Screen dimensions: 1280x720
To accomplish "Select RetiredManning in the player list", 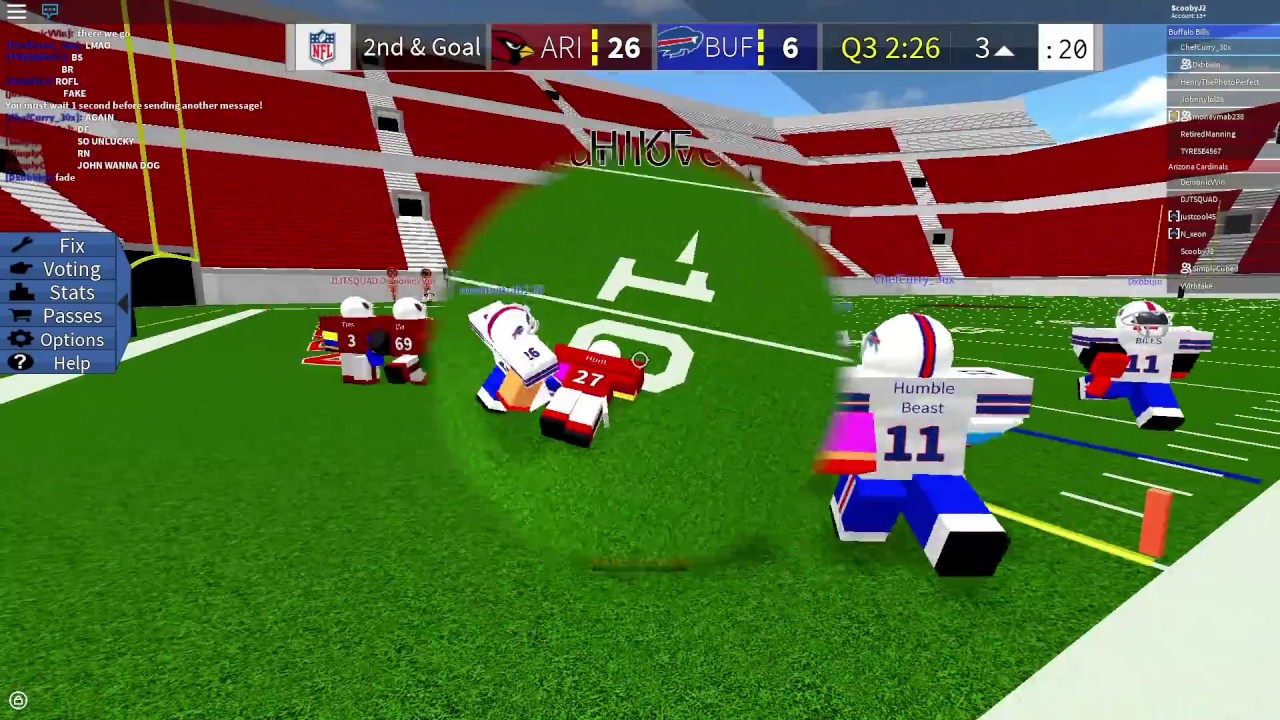I will tap(1207, 134).
